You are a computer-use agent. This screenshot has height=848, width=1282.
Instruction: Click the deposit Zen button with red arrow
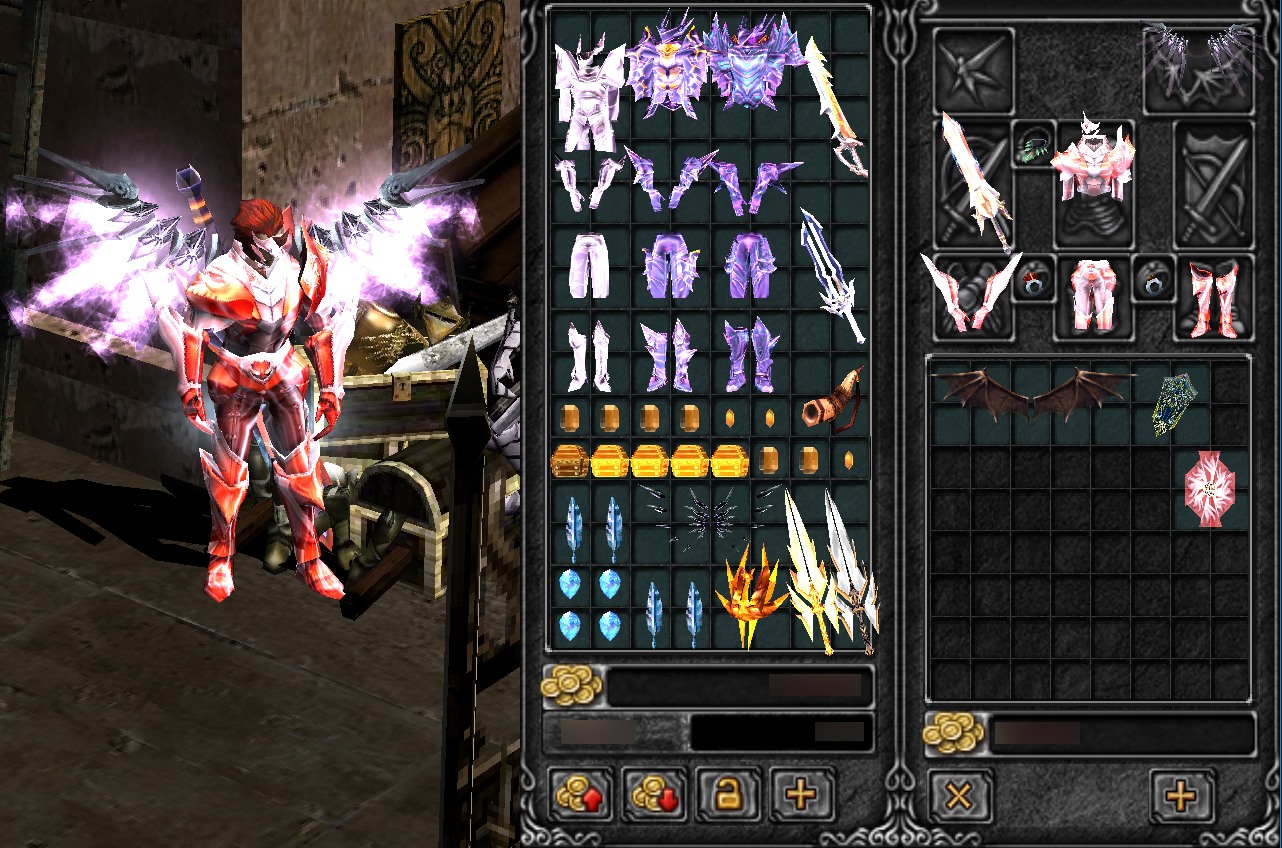[583, 795]
